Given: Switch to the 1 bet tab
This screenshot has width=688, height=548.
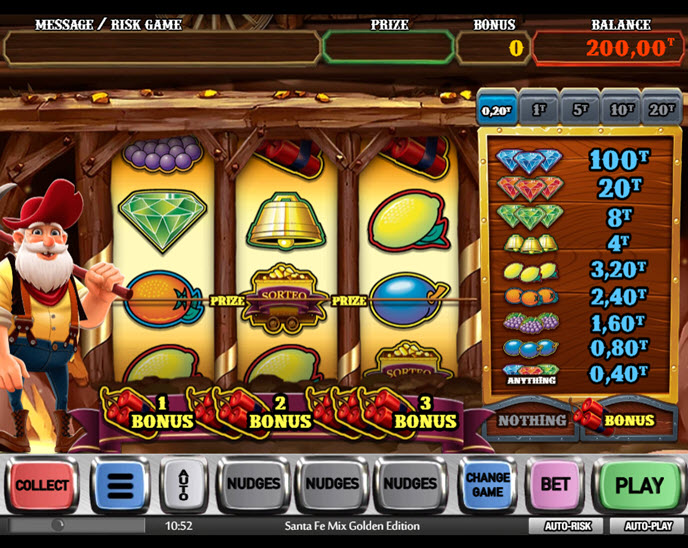Looking at the screenshot, I should pos(539,109).
